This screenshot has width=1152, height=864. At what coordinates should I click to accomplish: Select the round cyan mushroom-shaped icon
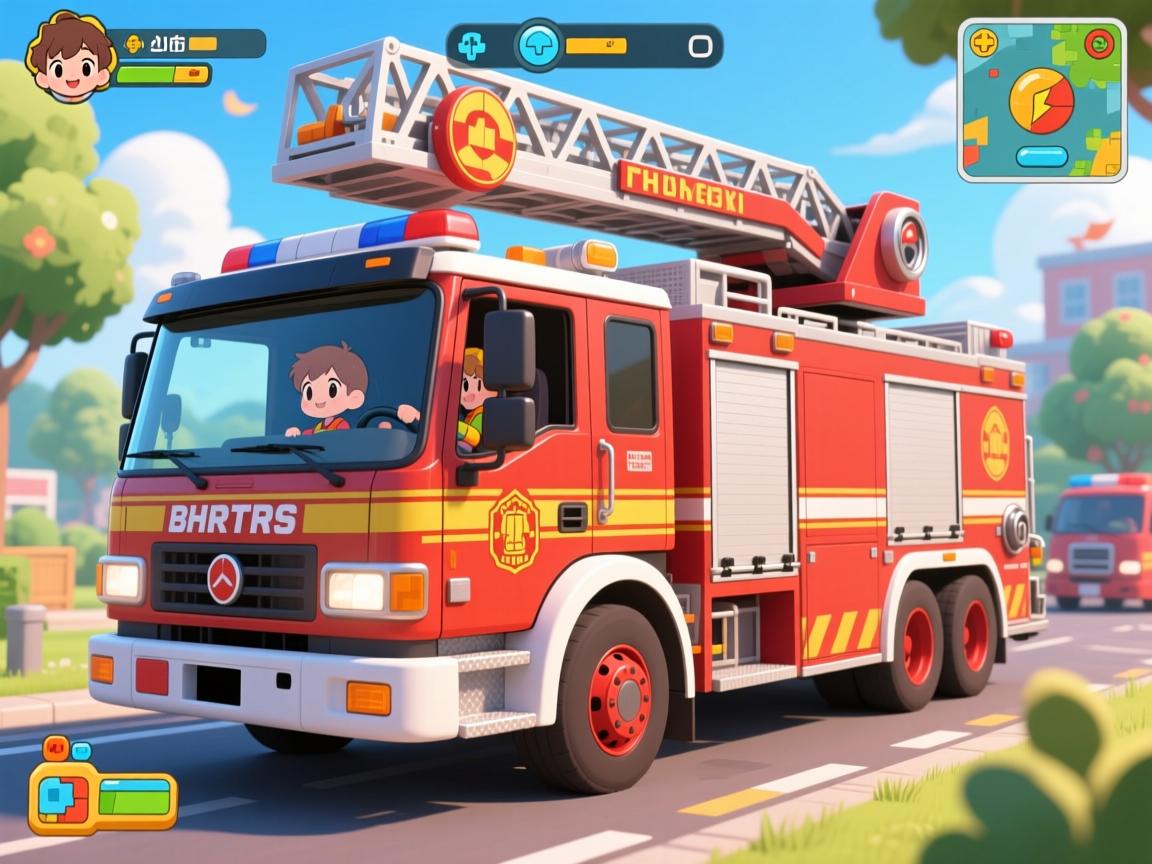pos(538,45)
